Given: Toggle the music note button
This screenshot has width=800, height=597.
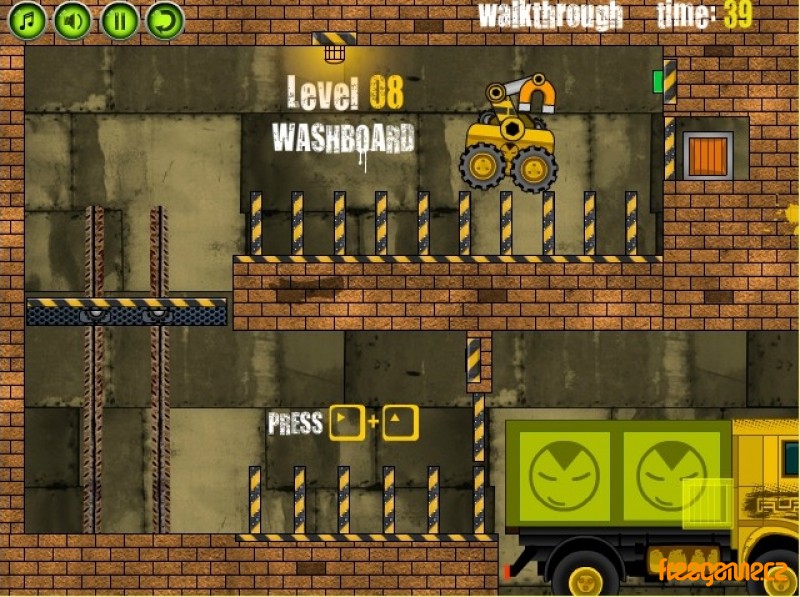Looking at the screenshot, I should (x=28, y=20).
